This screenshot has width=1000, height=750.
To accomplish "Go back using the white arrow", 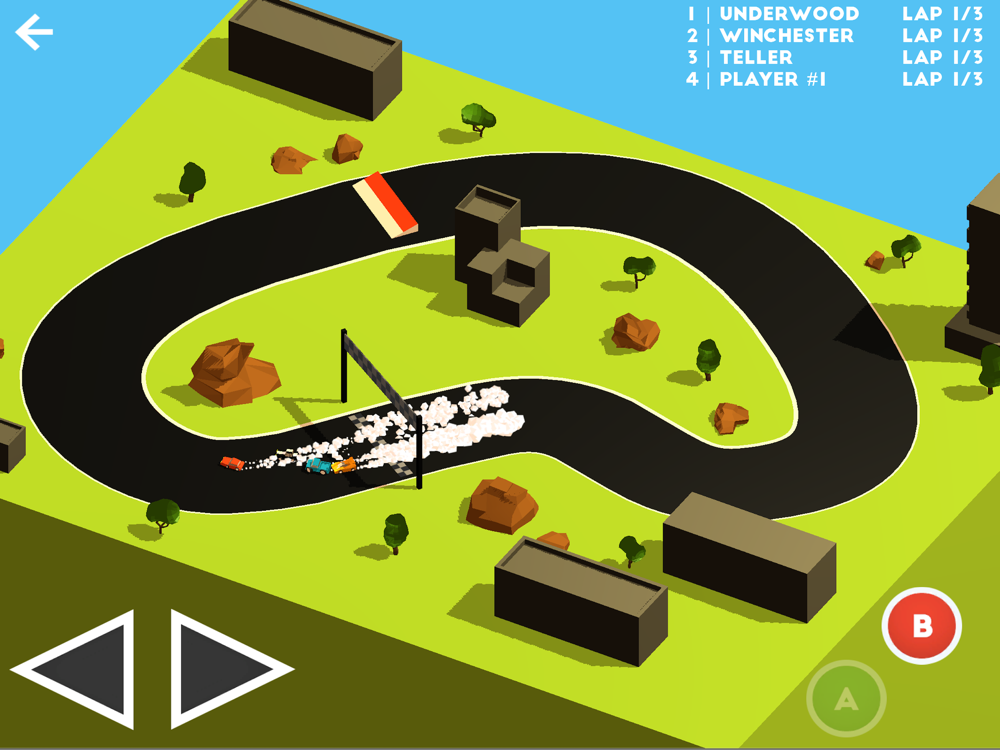I will point(33,33).
